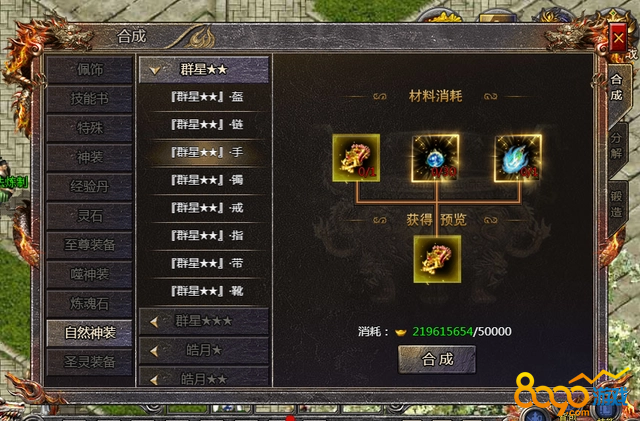
Task: Show the 灵石 category
Action: click(90, 215)
